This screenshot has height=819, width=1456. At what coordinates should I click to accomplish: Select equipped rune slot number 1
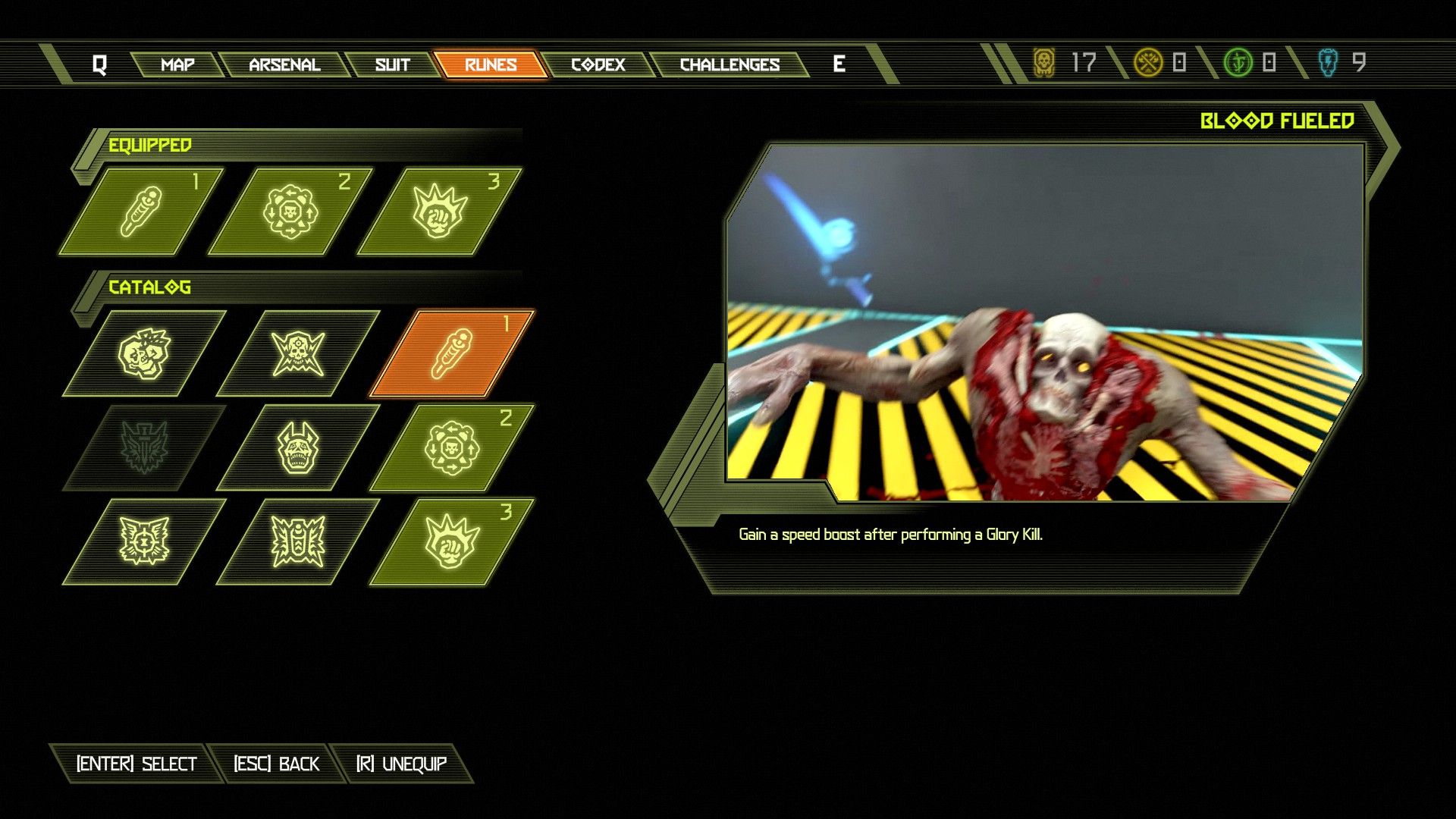[x=142, y=211]
